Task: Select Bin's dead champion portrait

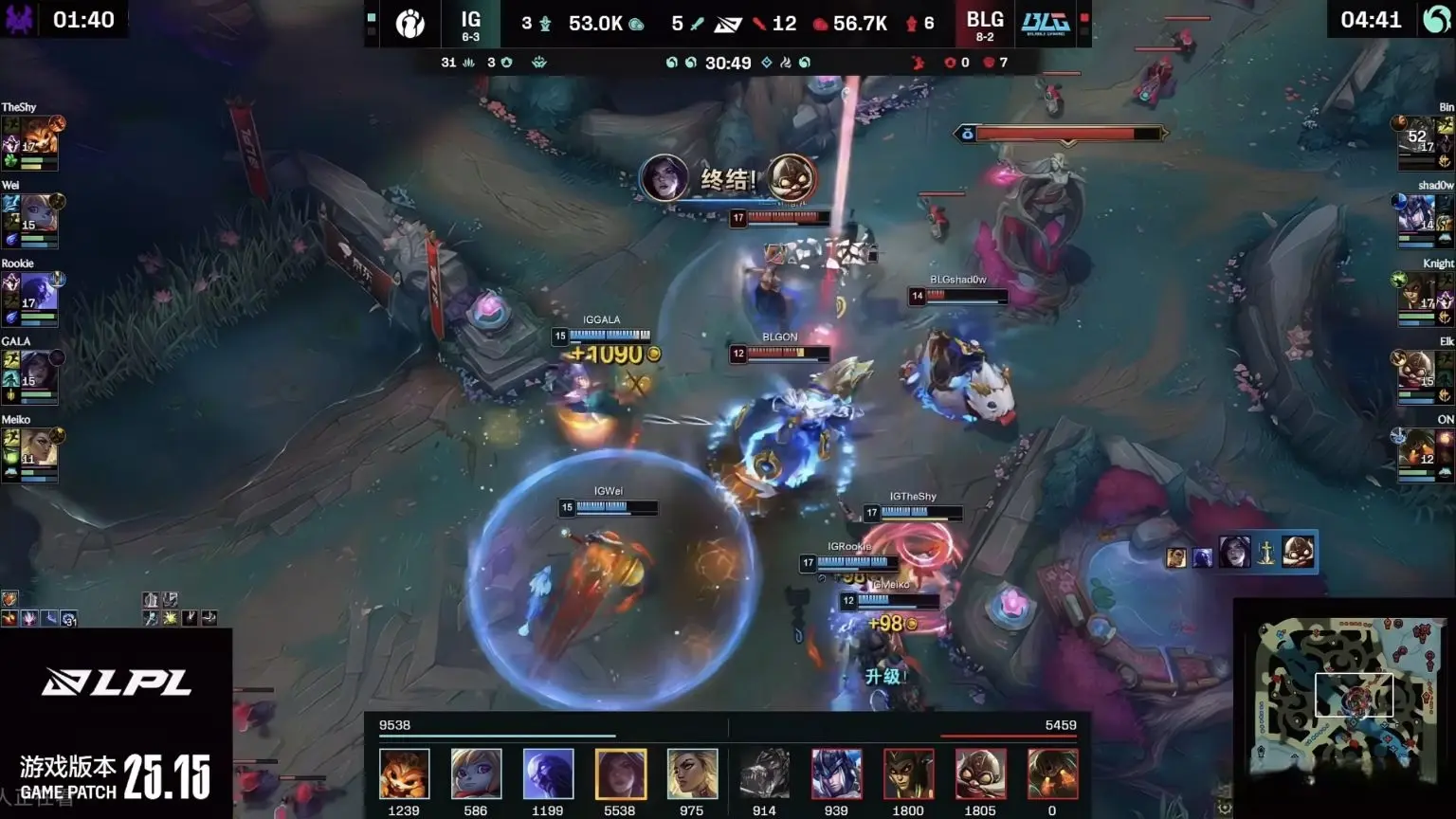Action: coord(1418,137)
